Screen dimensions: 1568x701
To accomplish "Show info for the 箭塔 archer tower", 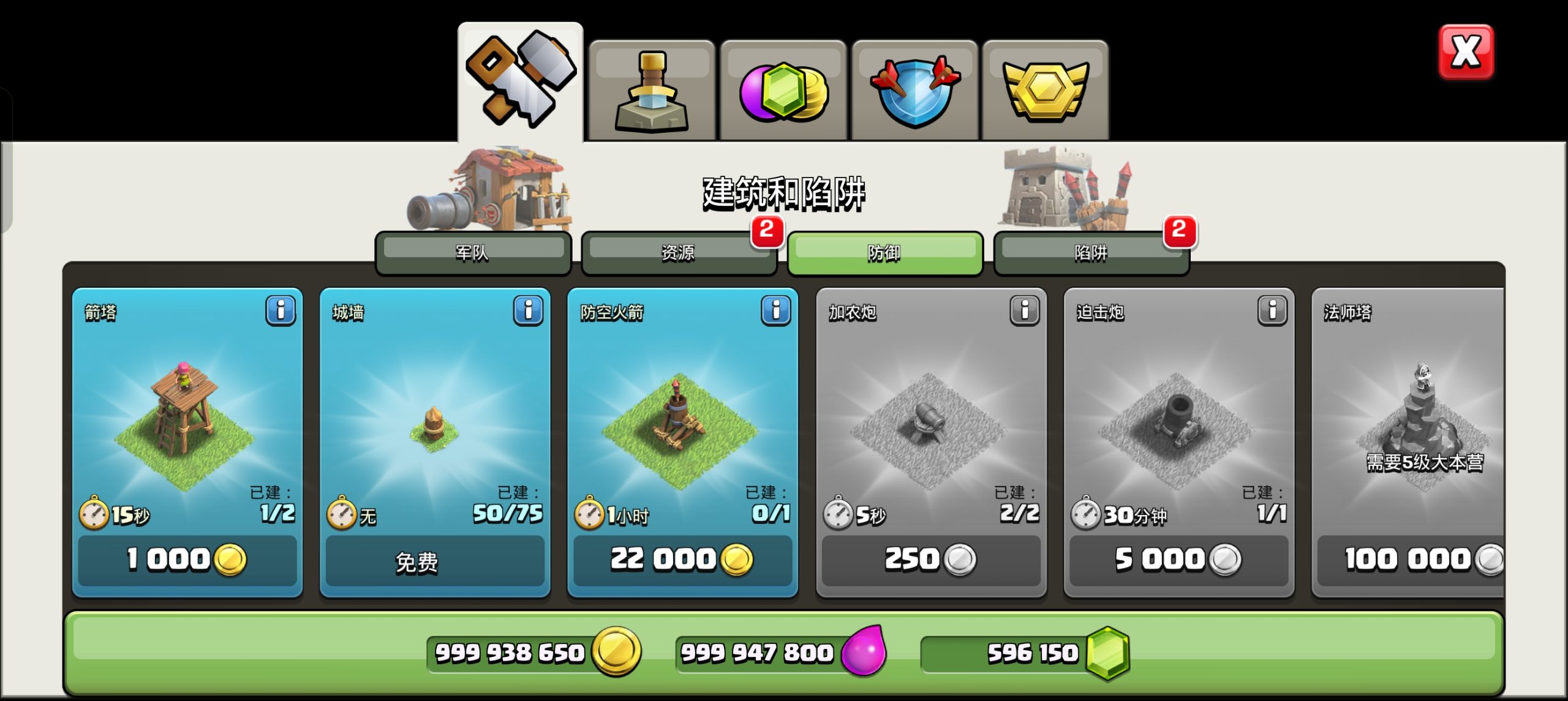I will [x=281, y=310].
